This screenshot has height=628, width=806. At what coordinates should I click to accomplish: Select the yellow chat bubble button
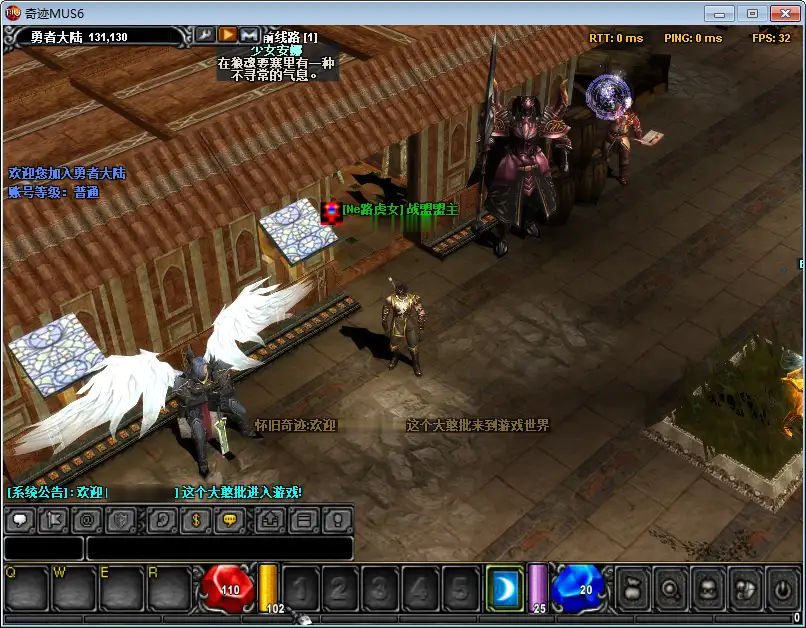coord(230,520)
